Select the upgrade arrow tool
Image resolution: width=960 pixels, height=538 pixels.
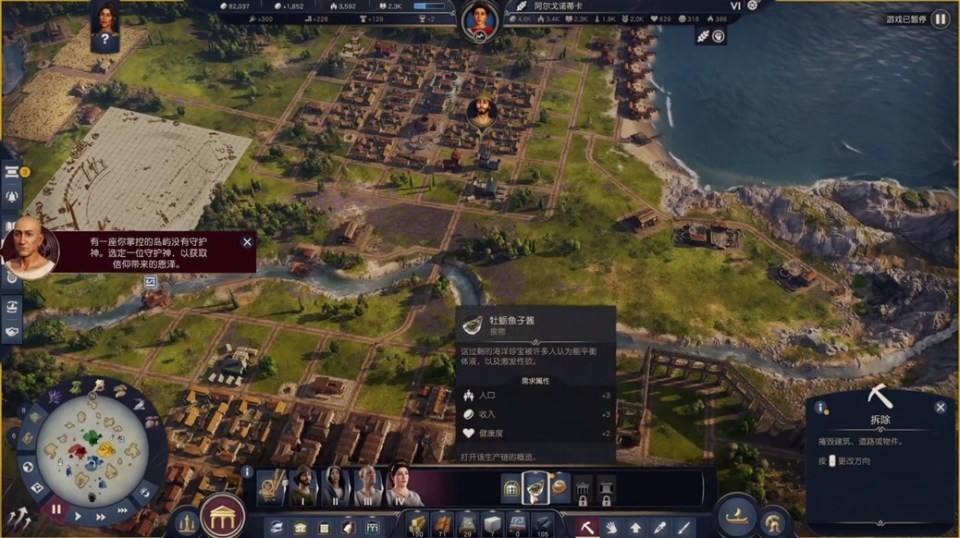pos(635,525)
